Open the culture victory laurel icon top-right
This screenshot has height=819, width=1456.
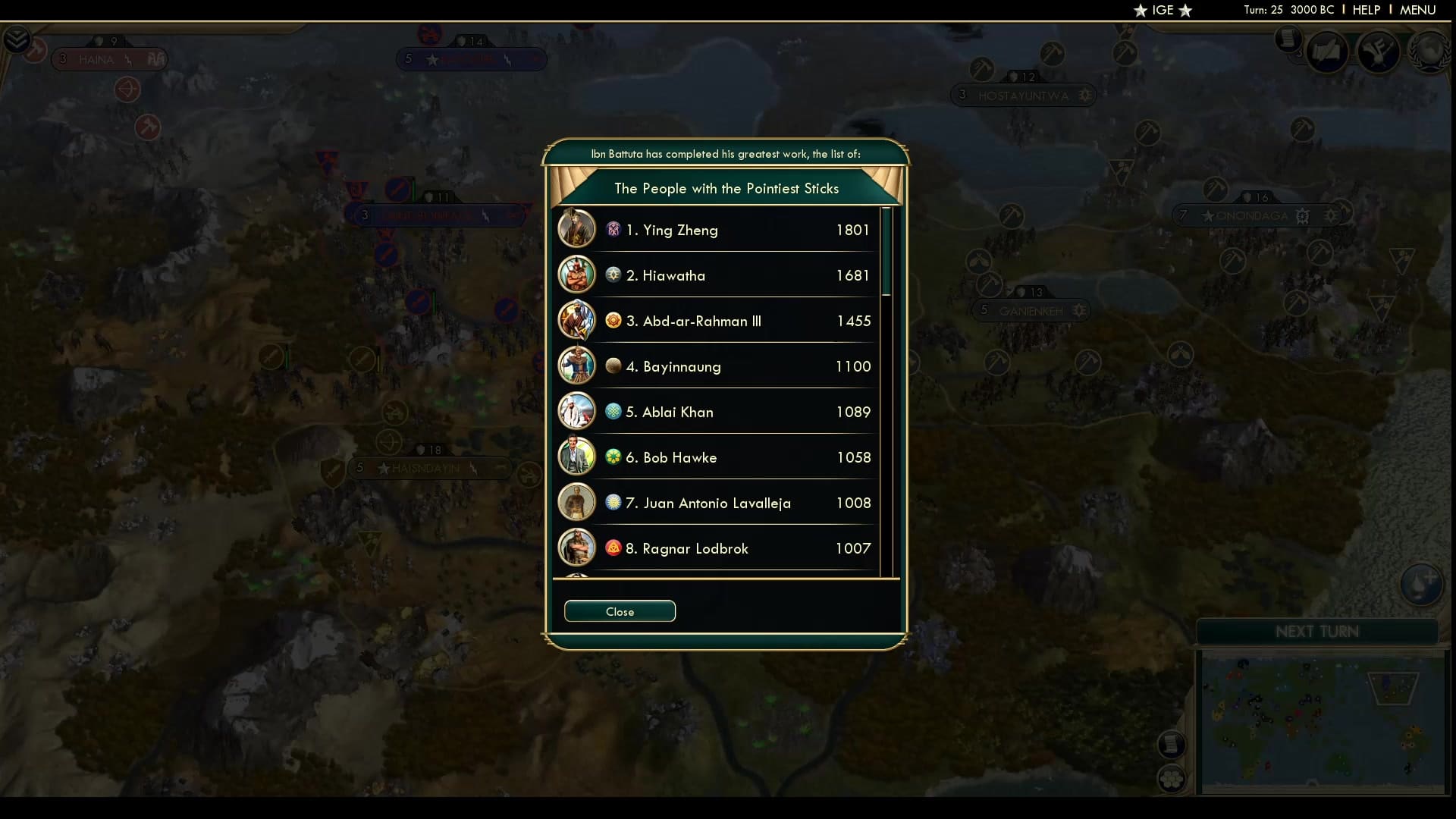click(1432, 52)
